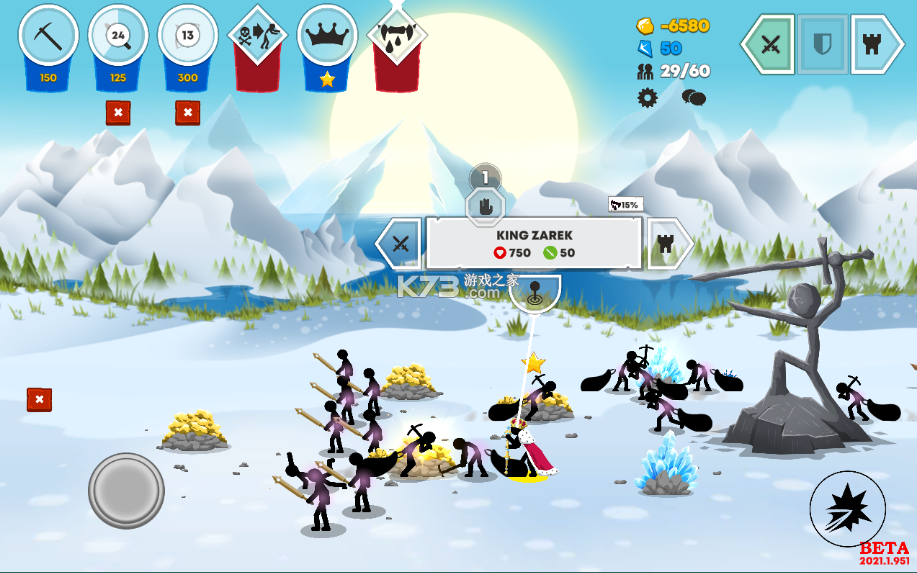This screenshot has width=917, height=573.
Task: Activate the skull and fleeing stickman ability
Action: pos(258,37)
